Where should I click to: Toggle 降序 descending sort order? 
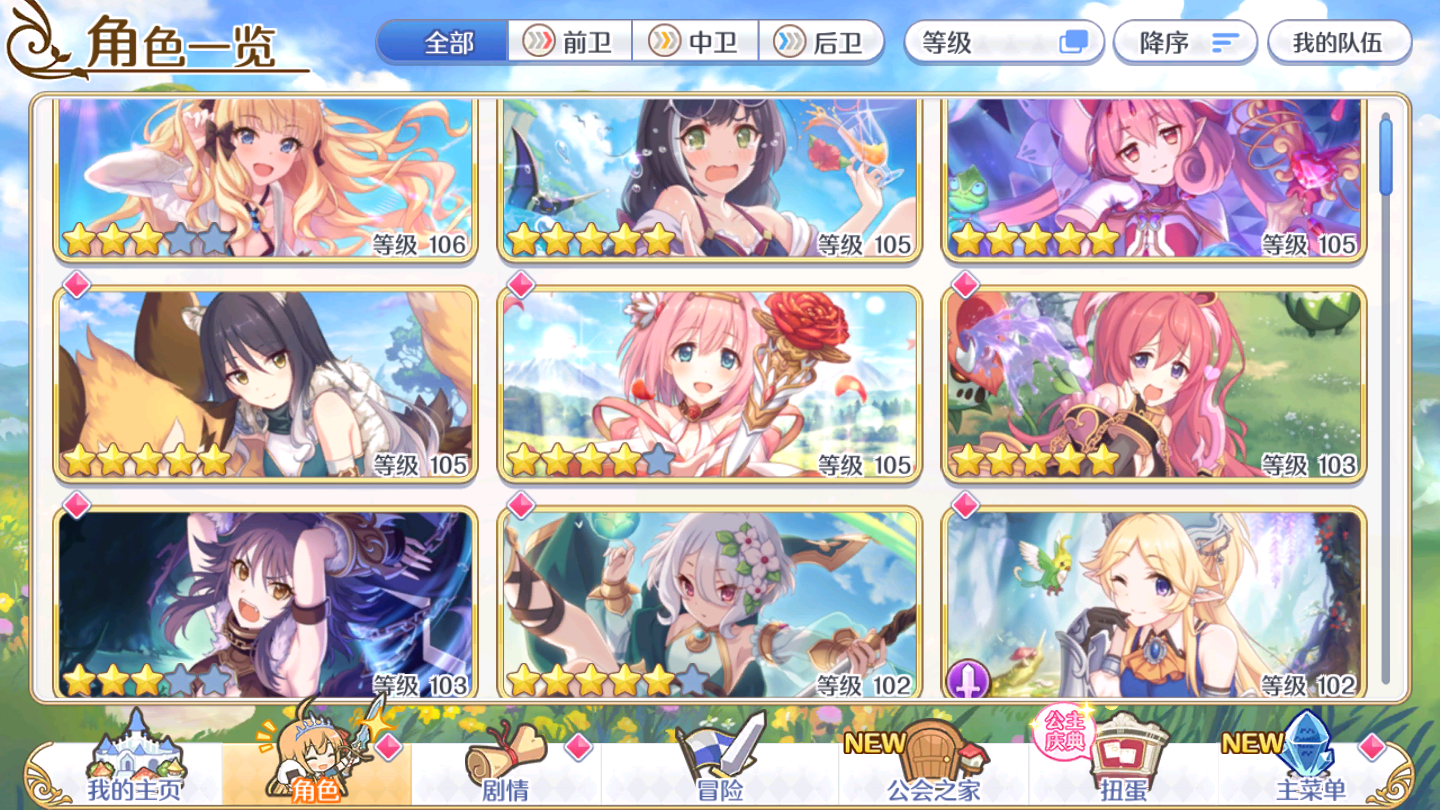point(1185,42)
